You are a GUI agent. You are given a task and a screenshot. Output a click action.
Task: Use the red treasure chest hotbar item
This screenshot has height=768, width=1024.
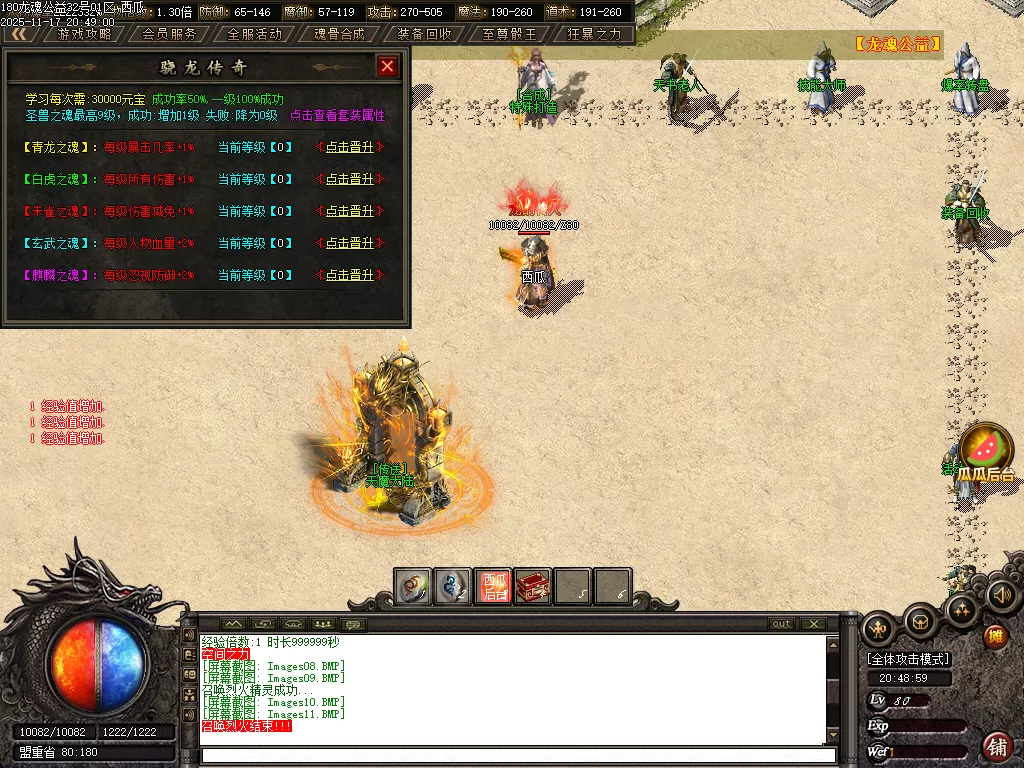coord(533,587)
